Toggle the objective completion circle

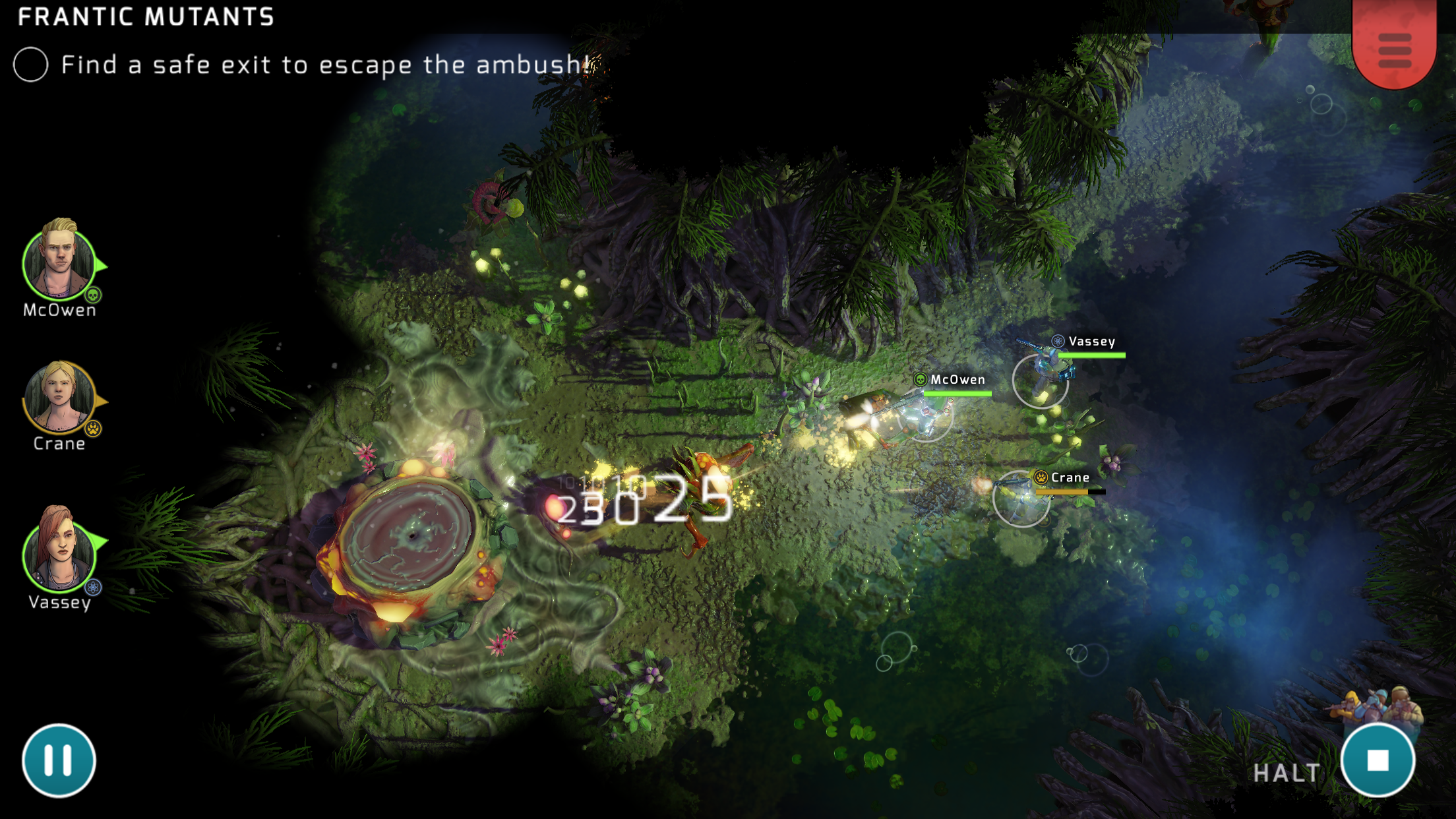pyautogui.click(x=30, y=65)
